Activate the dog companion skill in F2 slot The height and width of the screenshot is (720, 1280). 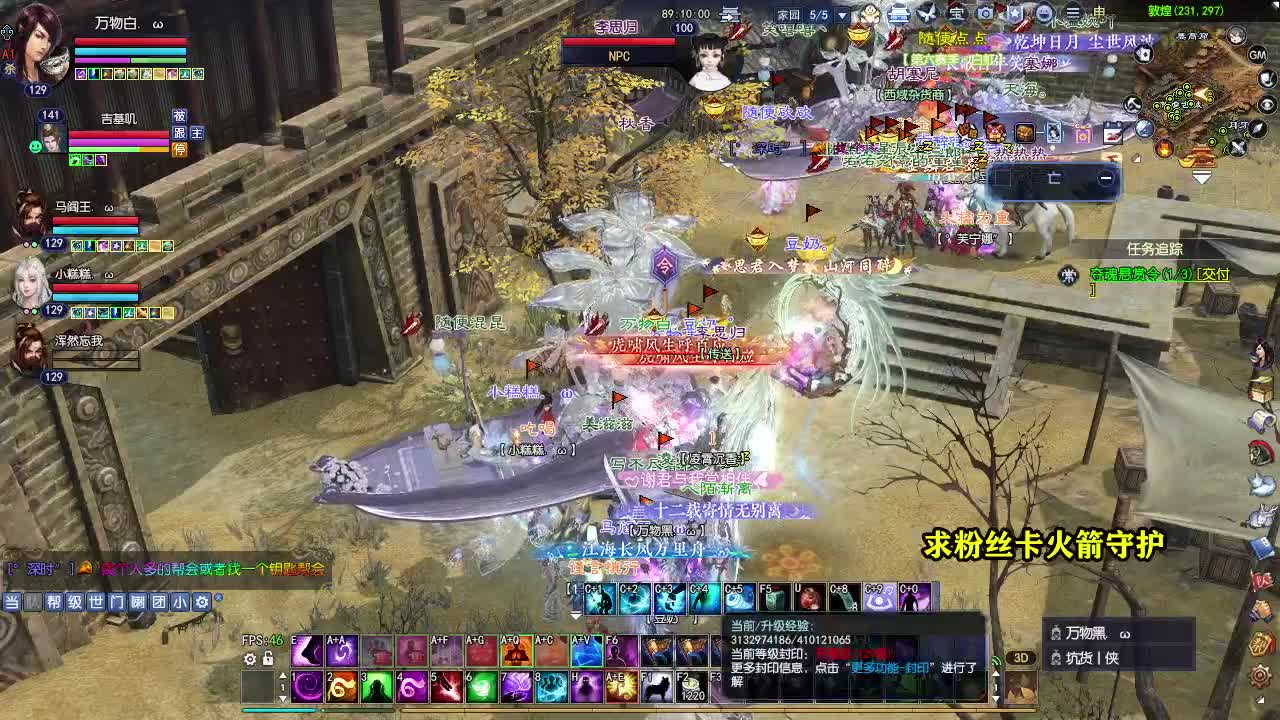coord(657,685)
